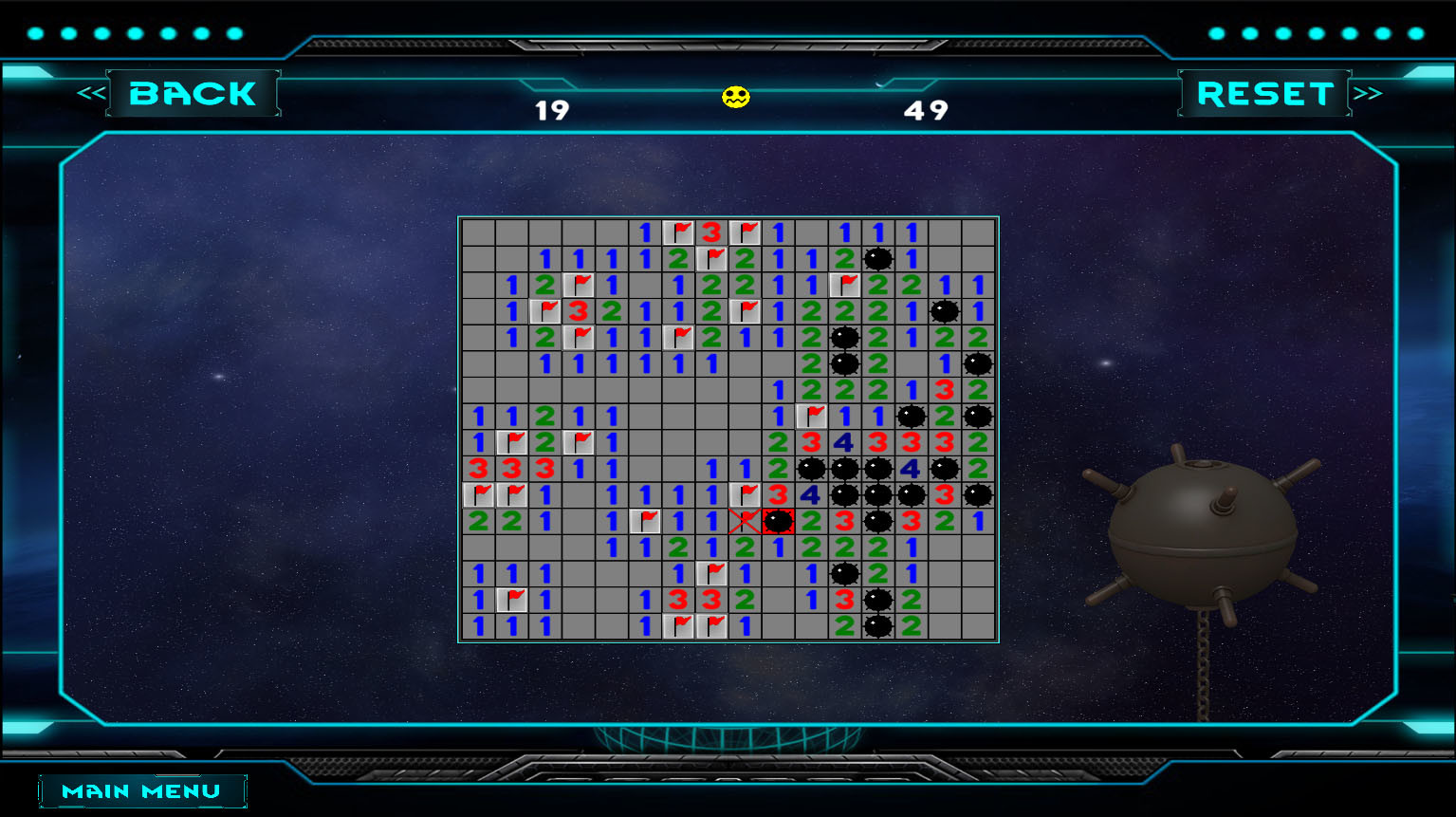Click the flag marked with a red X
Viewport: 1456px width, 817px height.
746,520
